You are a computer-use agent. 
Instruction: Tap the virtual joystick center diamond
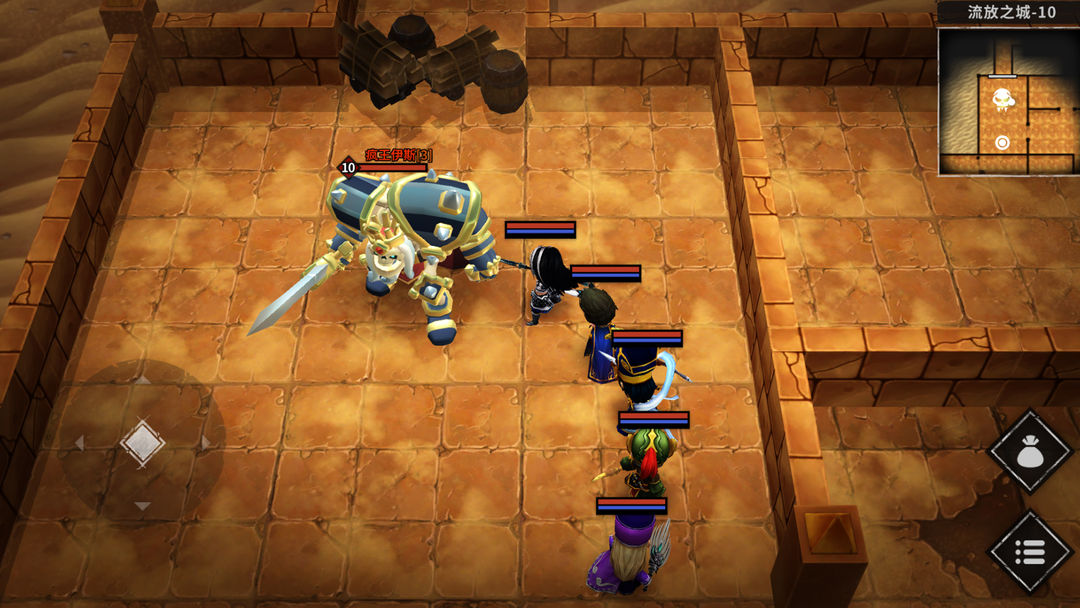coord(142,442)
